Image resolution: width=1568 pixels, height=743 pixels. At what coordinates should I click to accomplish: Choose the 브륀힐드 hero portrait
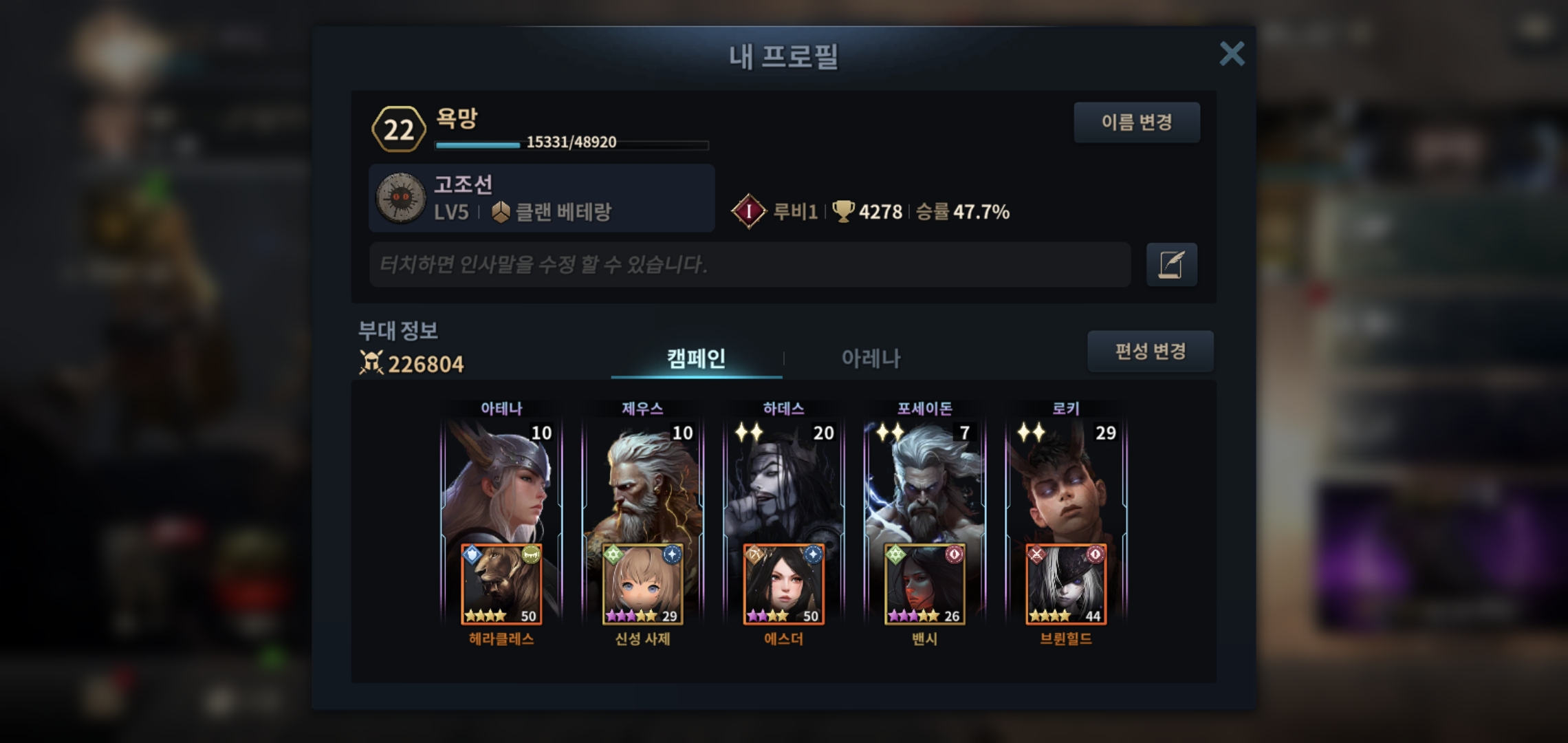(1065, 585)
